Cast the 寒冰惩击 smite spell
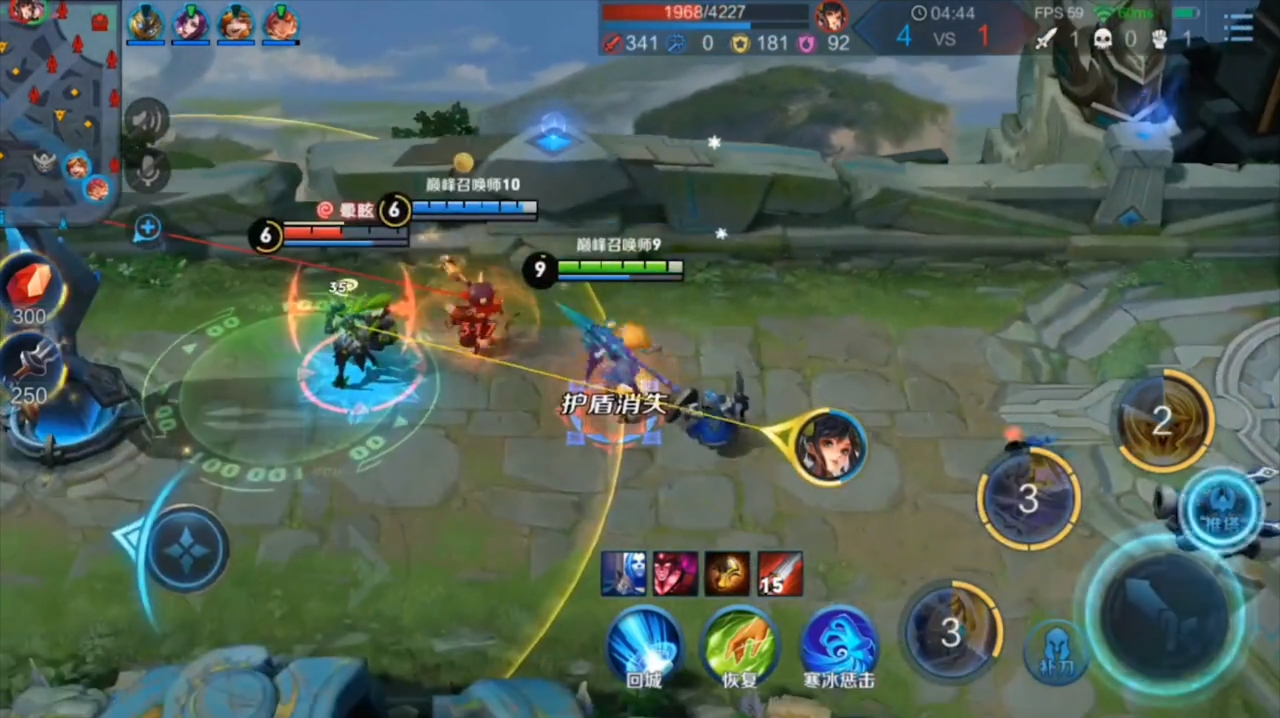The width and height of the screenshot is (1280, 718). point(839,645)
